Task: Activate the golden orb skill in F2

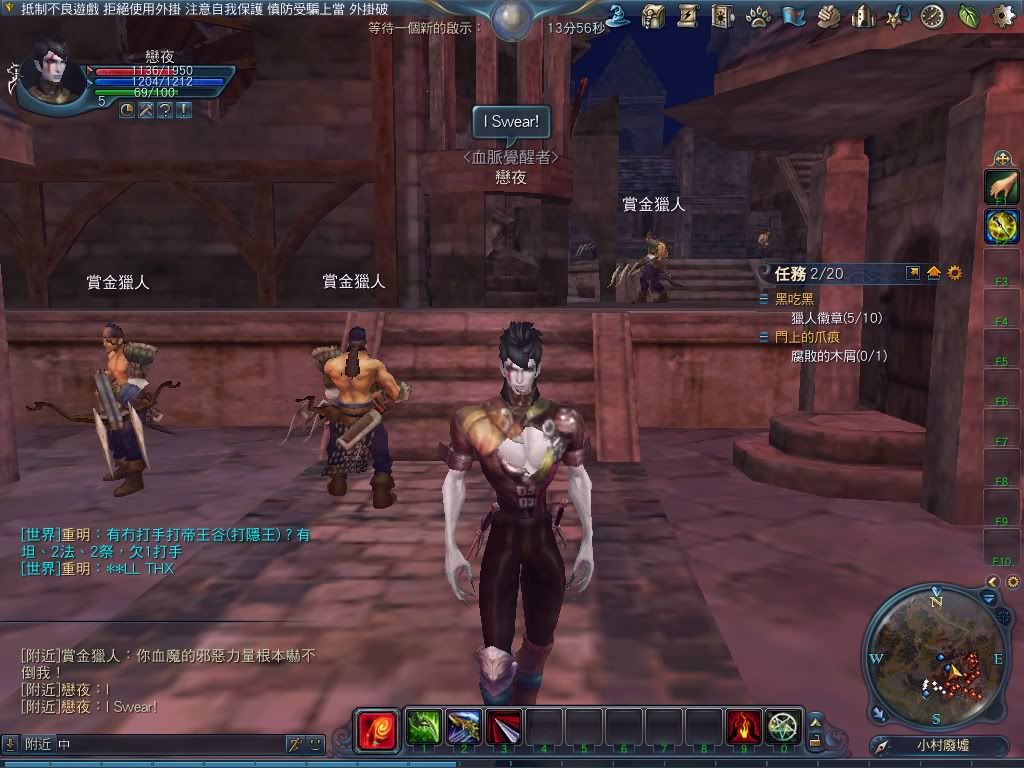Action: point(1001,226)
